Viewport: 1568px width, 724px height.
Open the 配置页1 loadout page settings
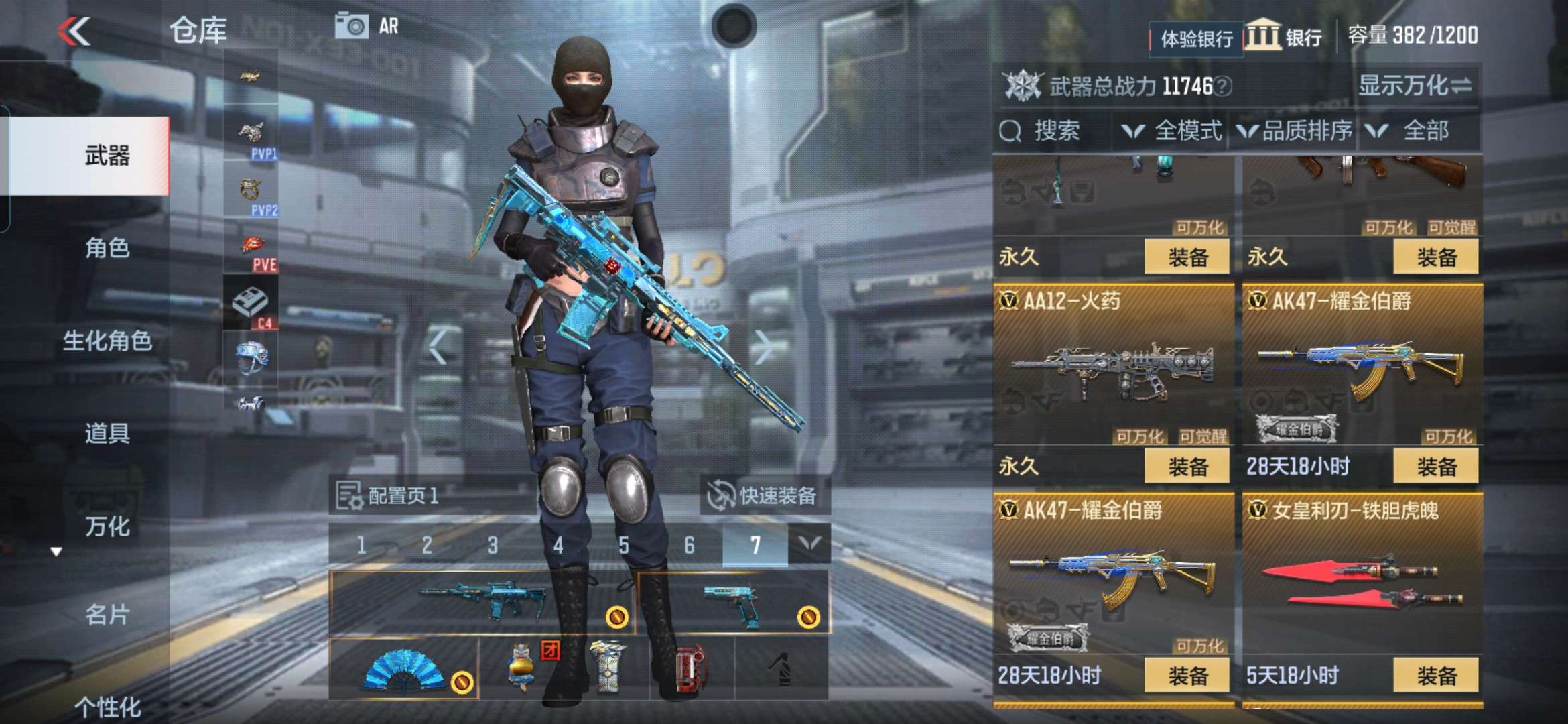point(387,496)
